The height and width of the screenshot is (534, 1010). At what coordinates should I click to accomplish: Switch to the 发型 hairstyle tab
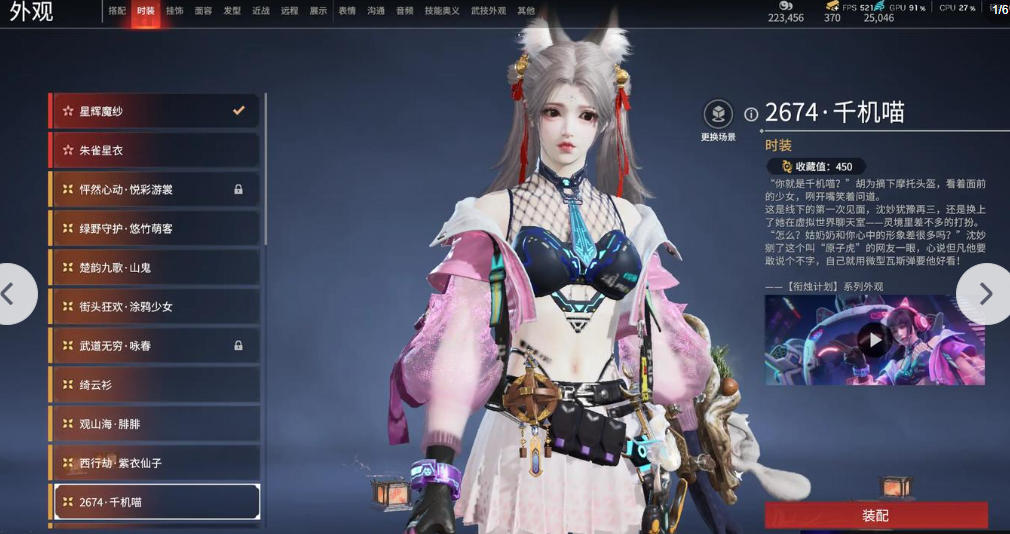click(x=232, y=11)
